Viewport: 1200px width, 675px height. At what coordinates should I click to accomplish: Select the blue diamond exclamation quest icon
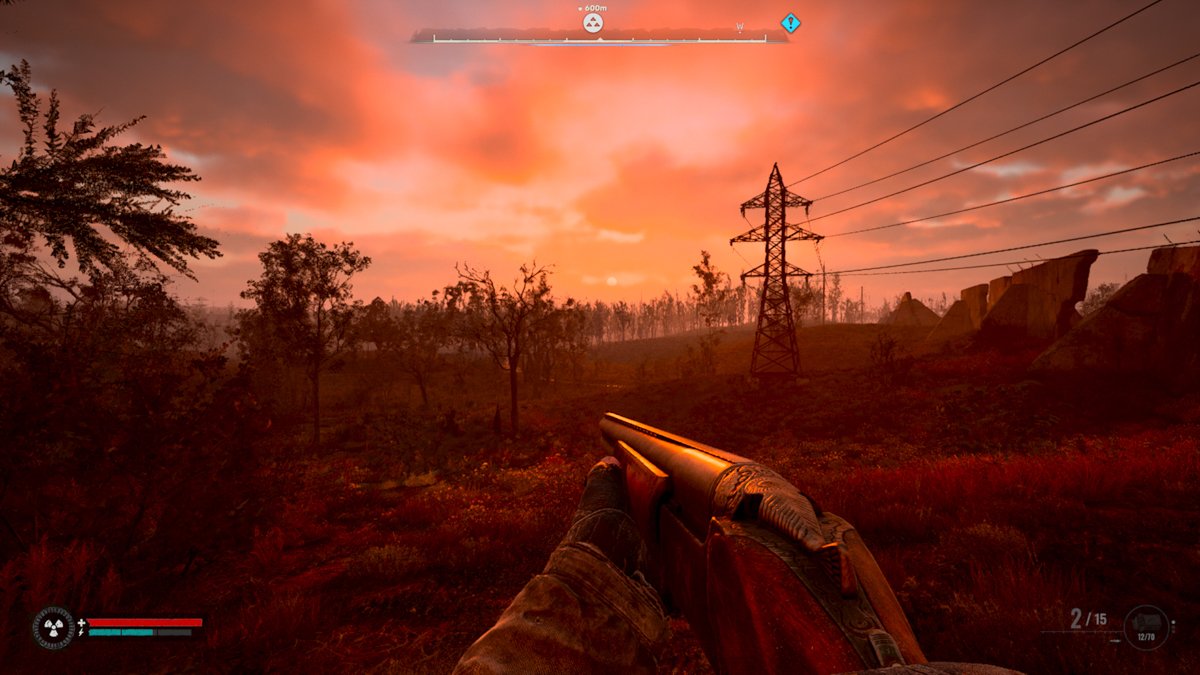coord(791,22)
